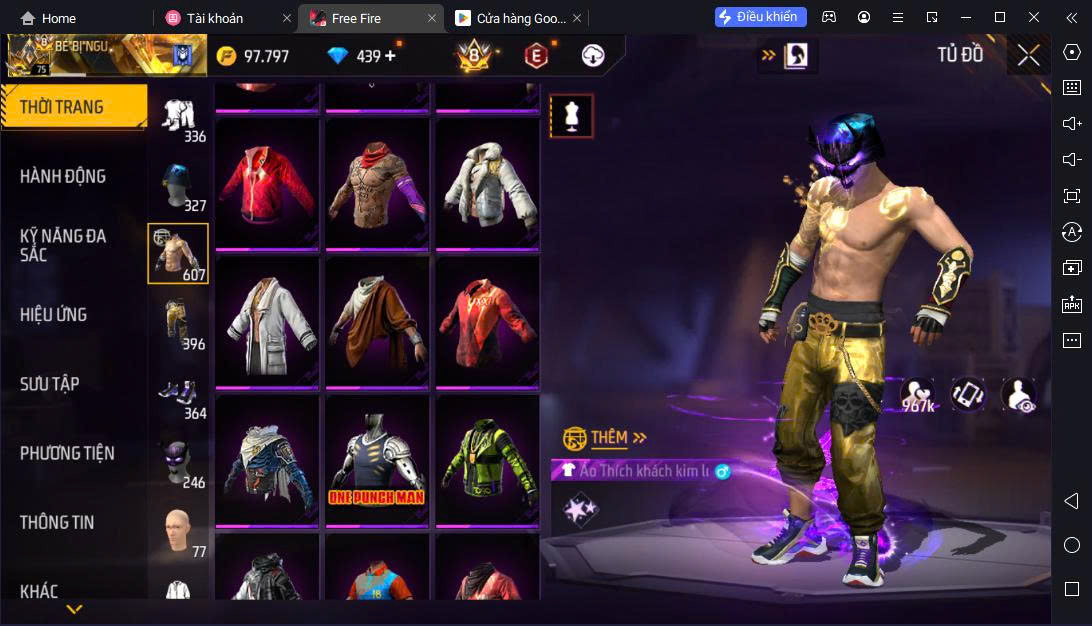The height and width of the screenshot is (626, 1092).
Task: Open the pants subcategory with 396 items
Action: pyautogui.click(x=179, y=324)
